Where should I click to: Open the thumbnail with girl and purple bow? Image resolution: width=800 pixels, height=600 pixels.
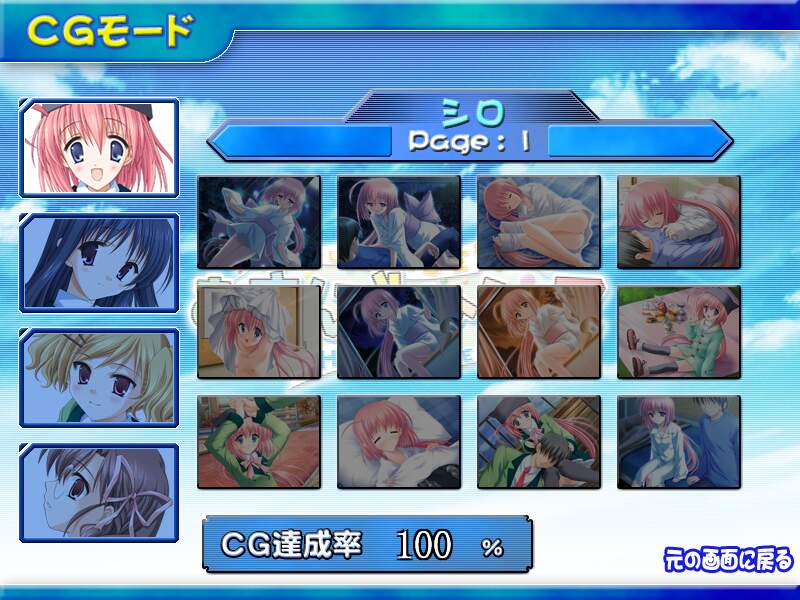tap(398, 222)
